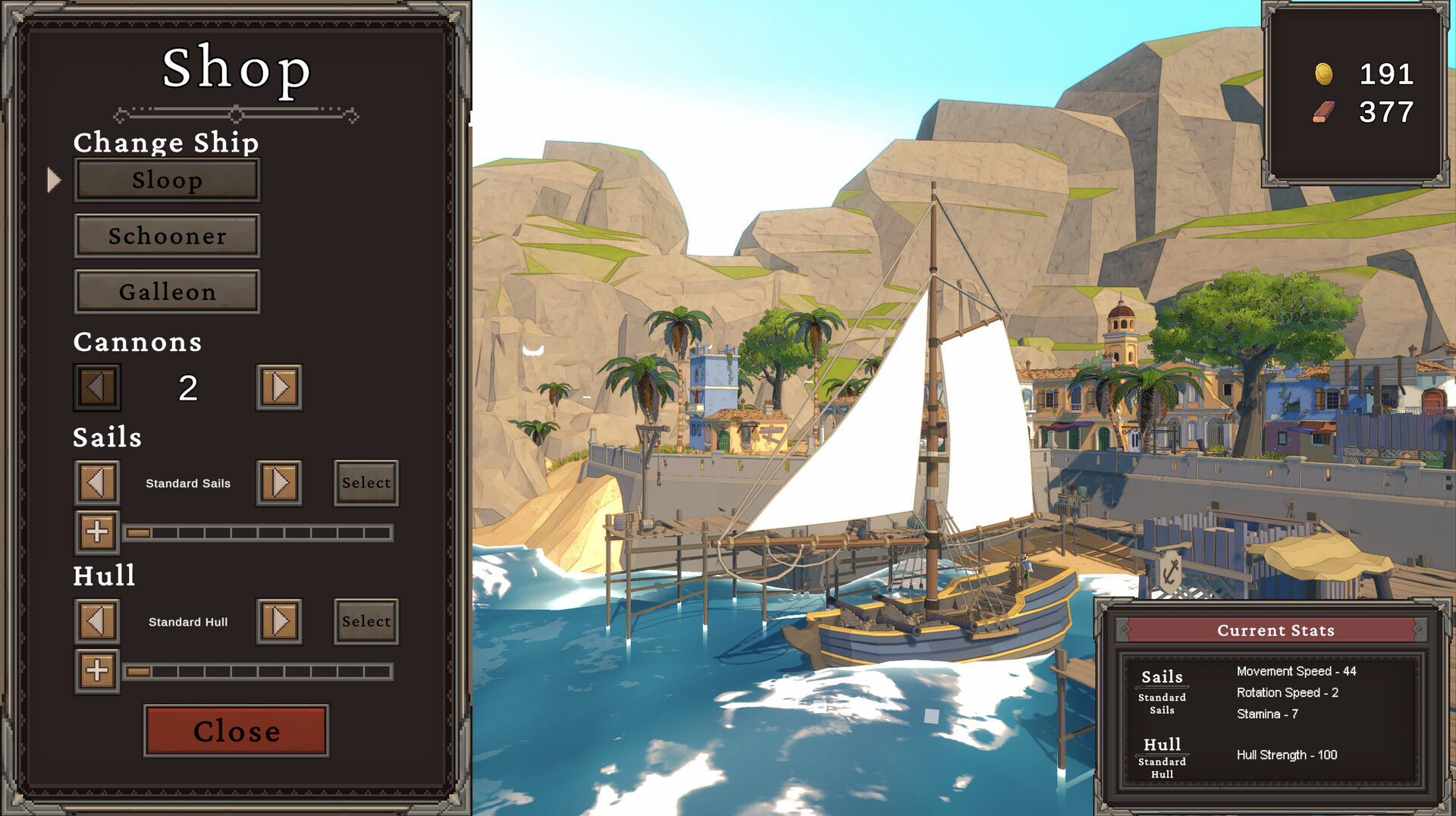Click the Current Stats panel header

(x=1275, y=630)
